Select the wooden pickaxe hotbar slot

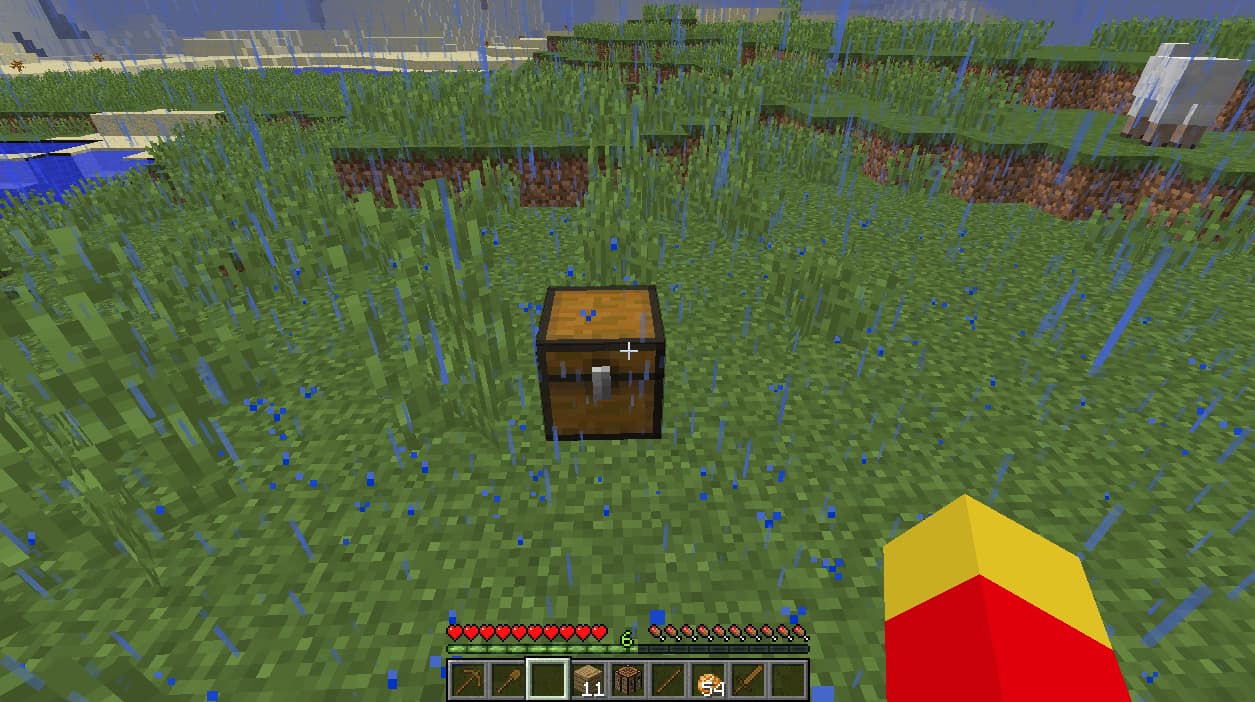coord(467,681)
